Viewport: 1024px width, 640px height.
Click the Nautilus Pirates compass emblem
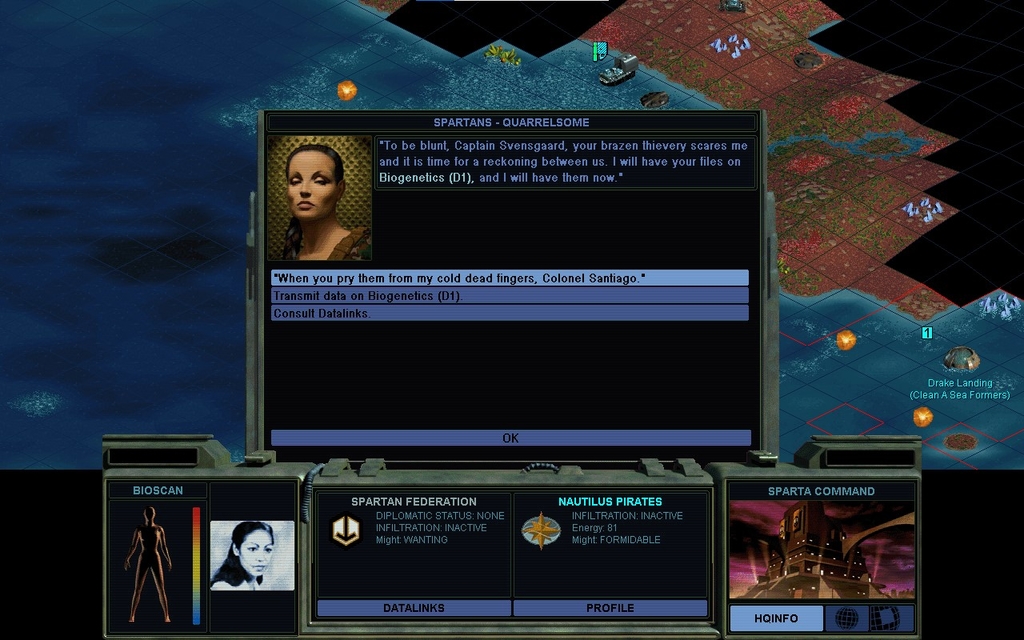[x=541, y=530]
